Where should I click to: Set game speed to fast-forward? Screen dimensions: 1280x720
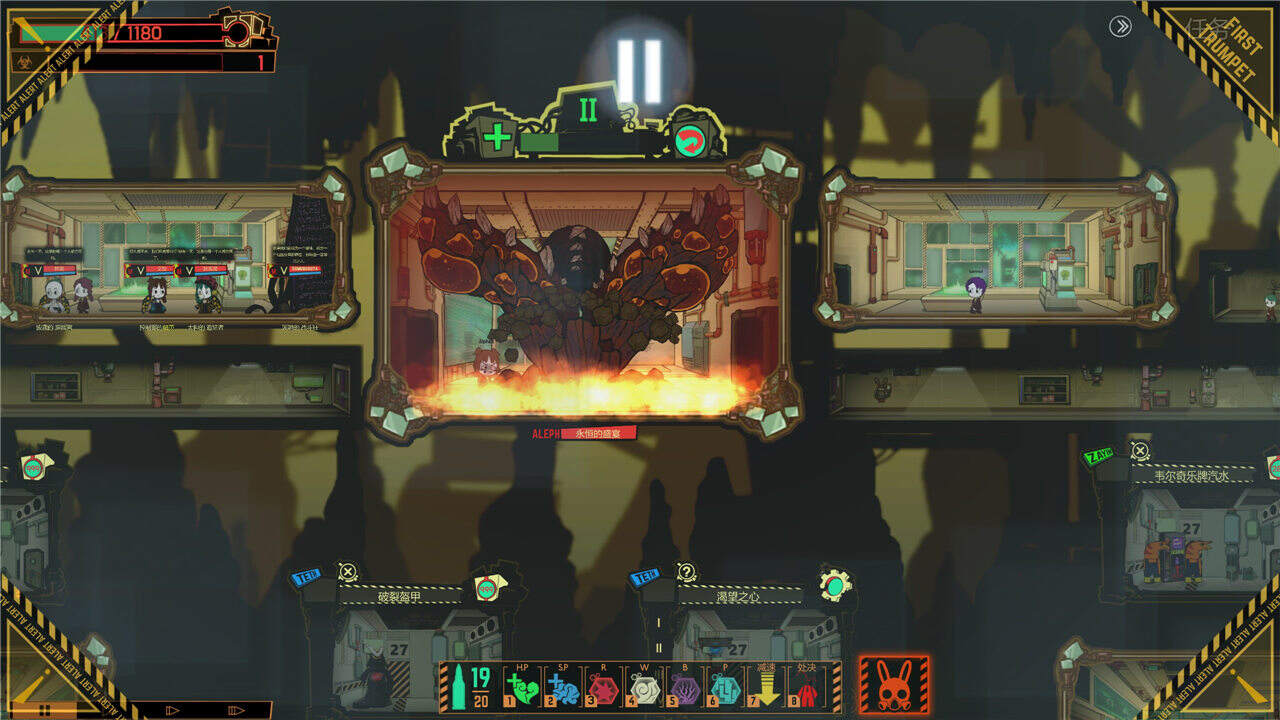click(x=236, y=710)
